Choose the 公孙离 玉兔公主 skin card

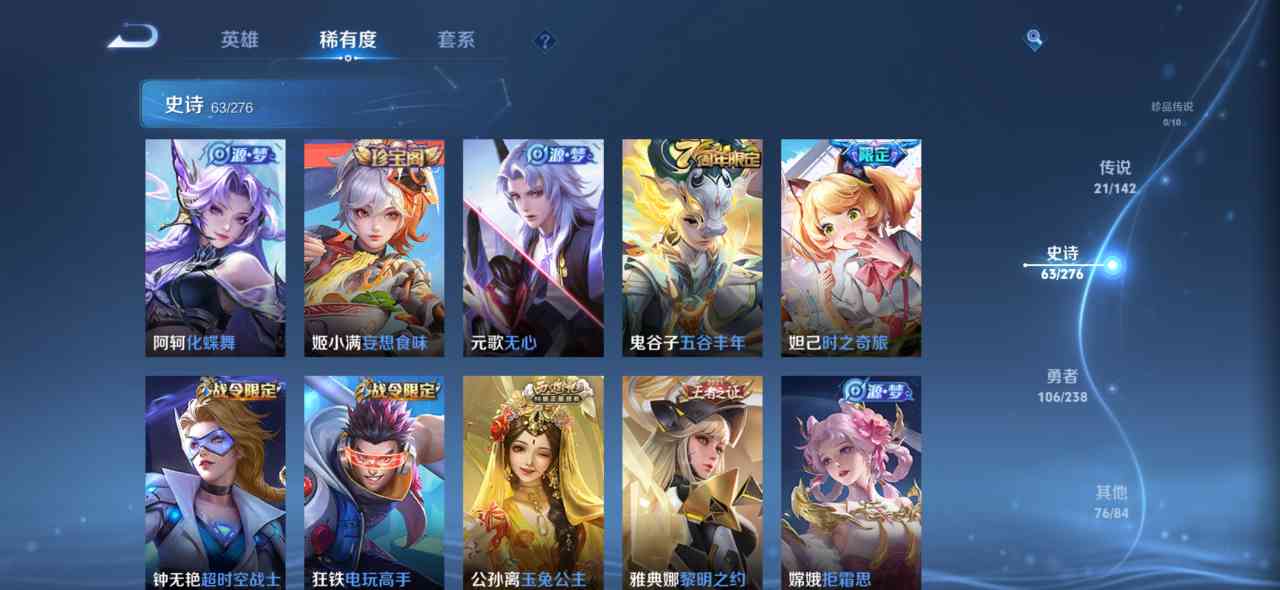pyautogui.click(x=533, y=482)
